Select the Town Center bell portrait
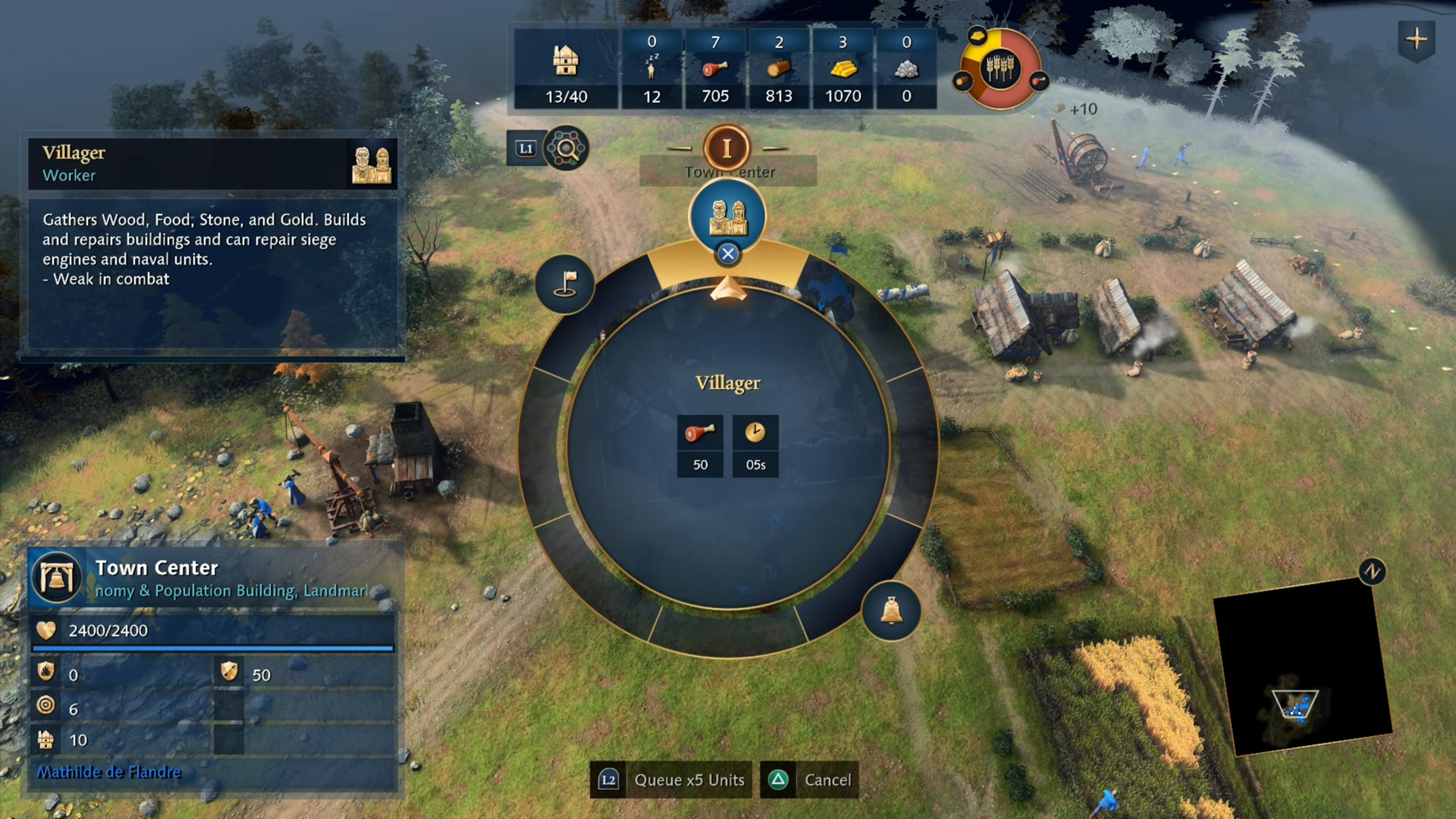The width and height of the screenshot is (1456, 819). coord(57,578)
